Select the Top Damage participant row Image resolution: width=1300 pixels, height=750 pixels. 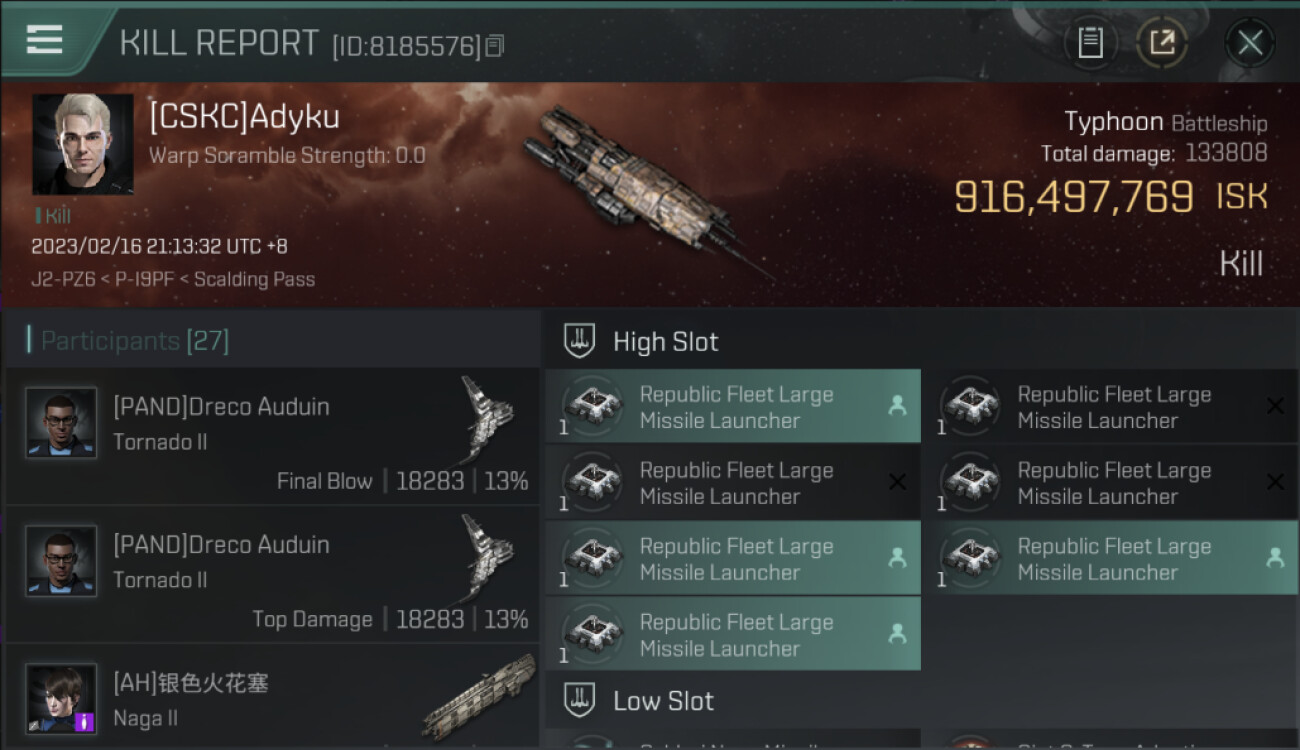point(272,575)
